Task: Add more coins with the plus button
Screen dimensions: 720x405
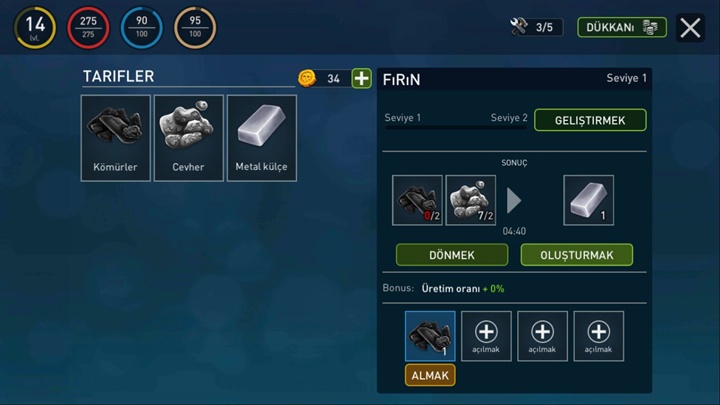Action: click(x=361, y=78)
